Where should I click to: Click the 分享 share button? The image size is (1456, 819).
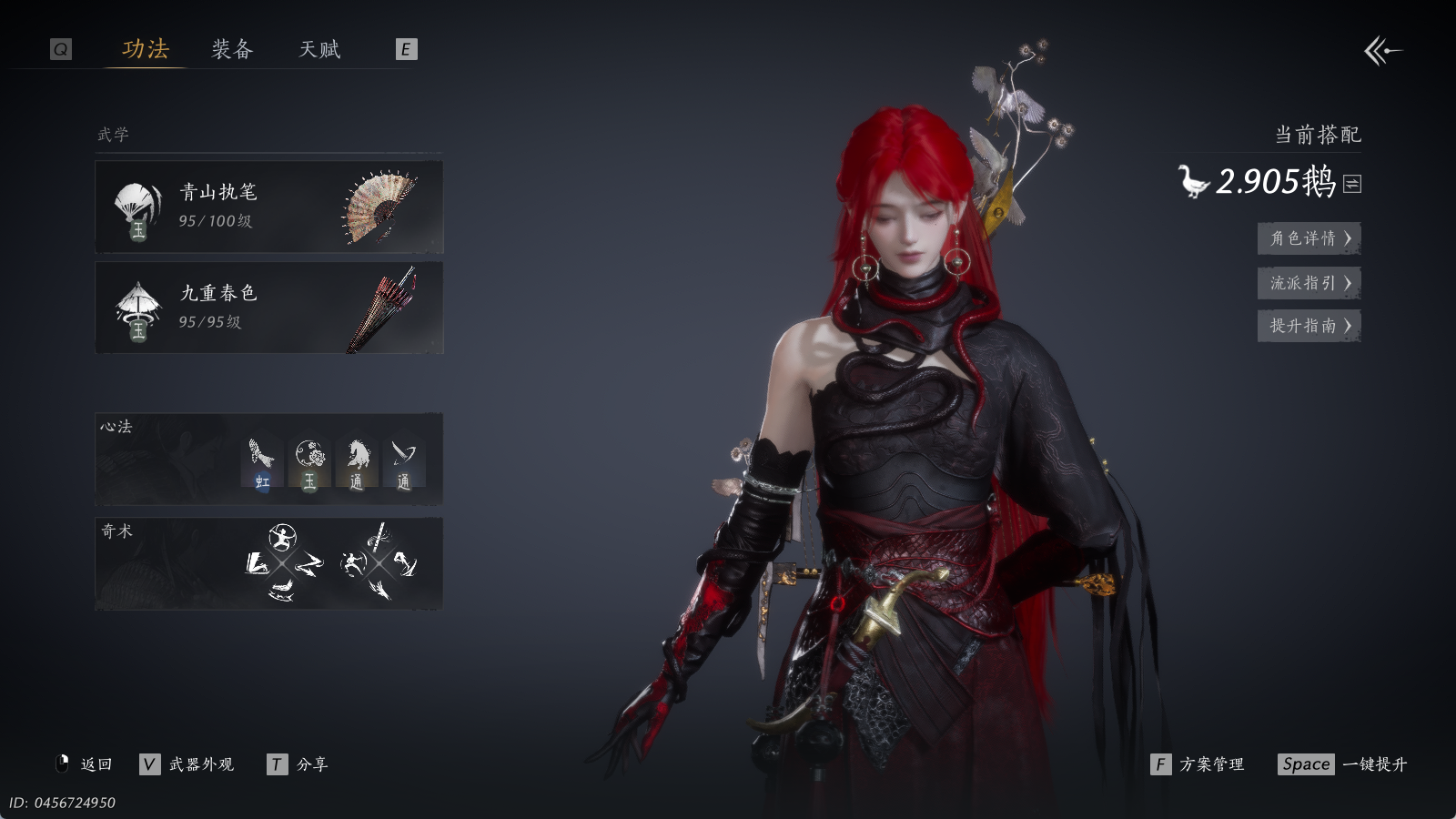point(298,764)
